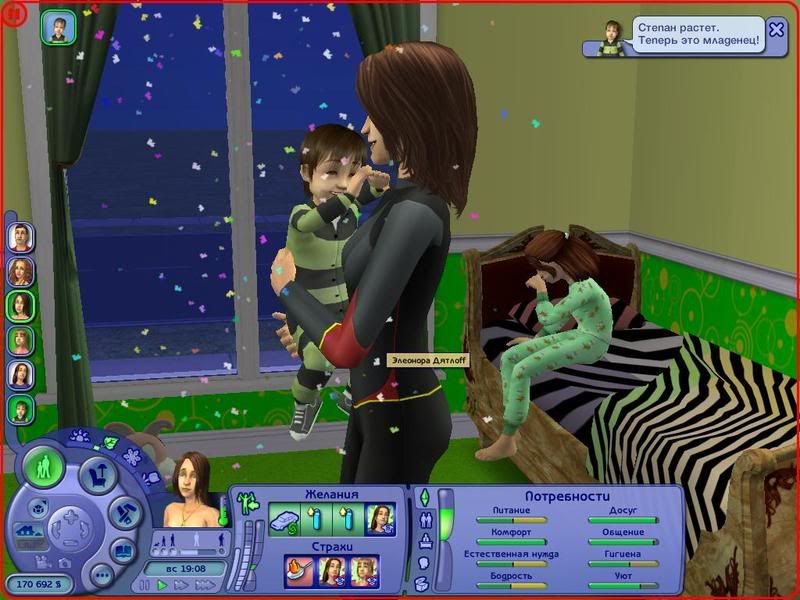The image size is (800, 600).
Task: Switch to Live mode
Action: coord(44,467)
